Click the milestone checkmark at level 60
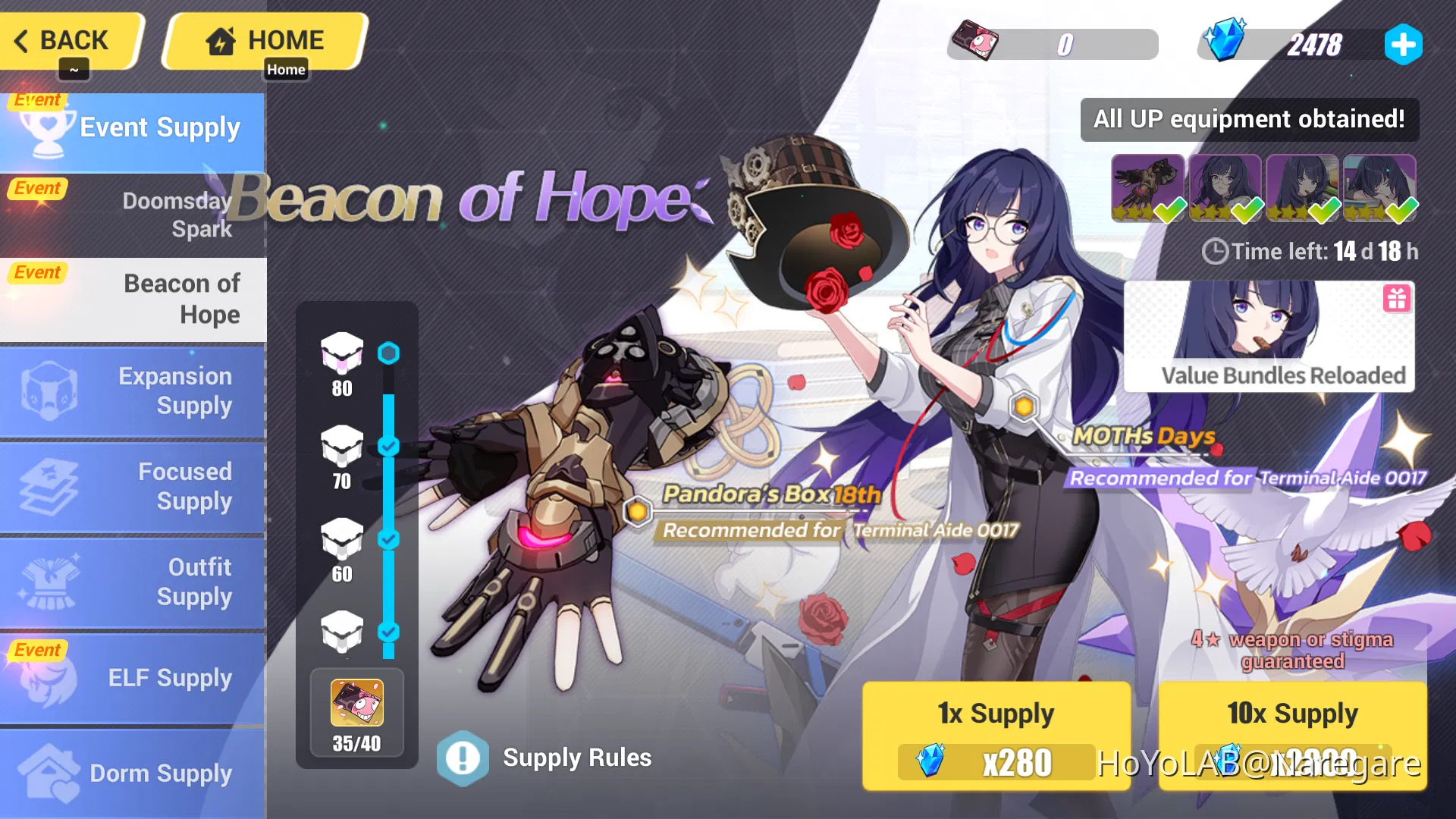This screenshot has width=1456, height=819. click(x=390, y=540)
